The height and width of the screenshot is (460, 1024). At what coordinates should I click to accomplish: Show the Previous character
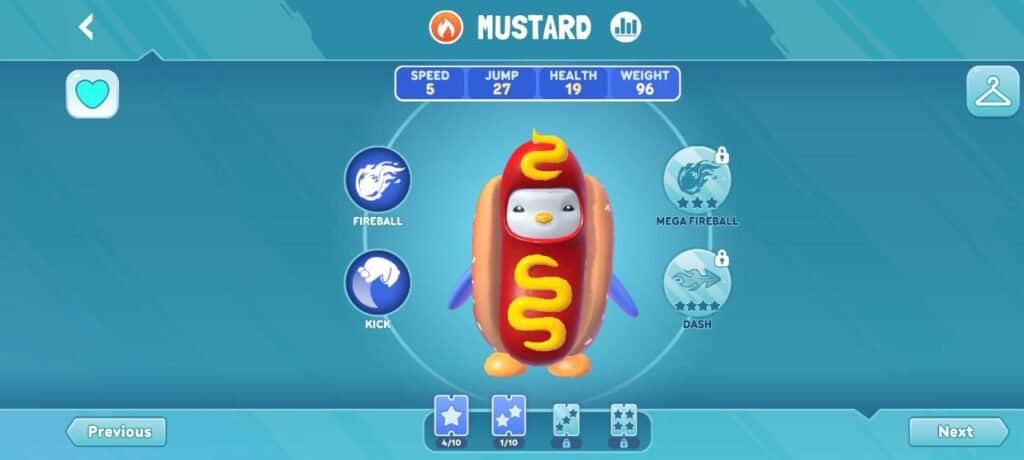(117, 432)
